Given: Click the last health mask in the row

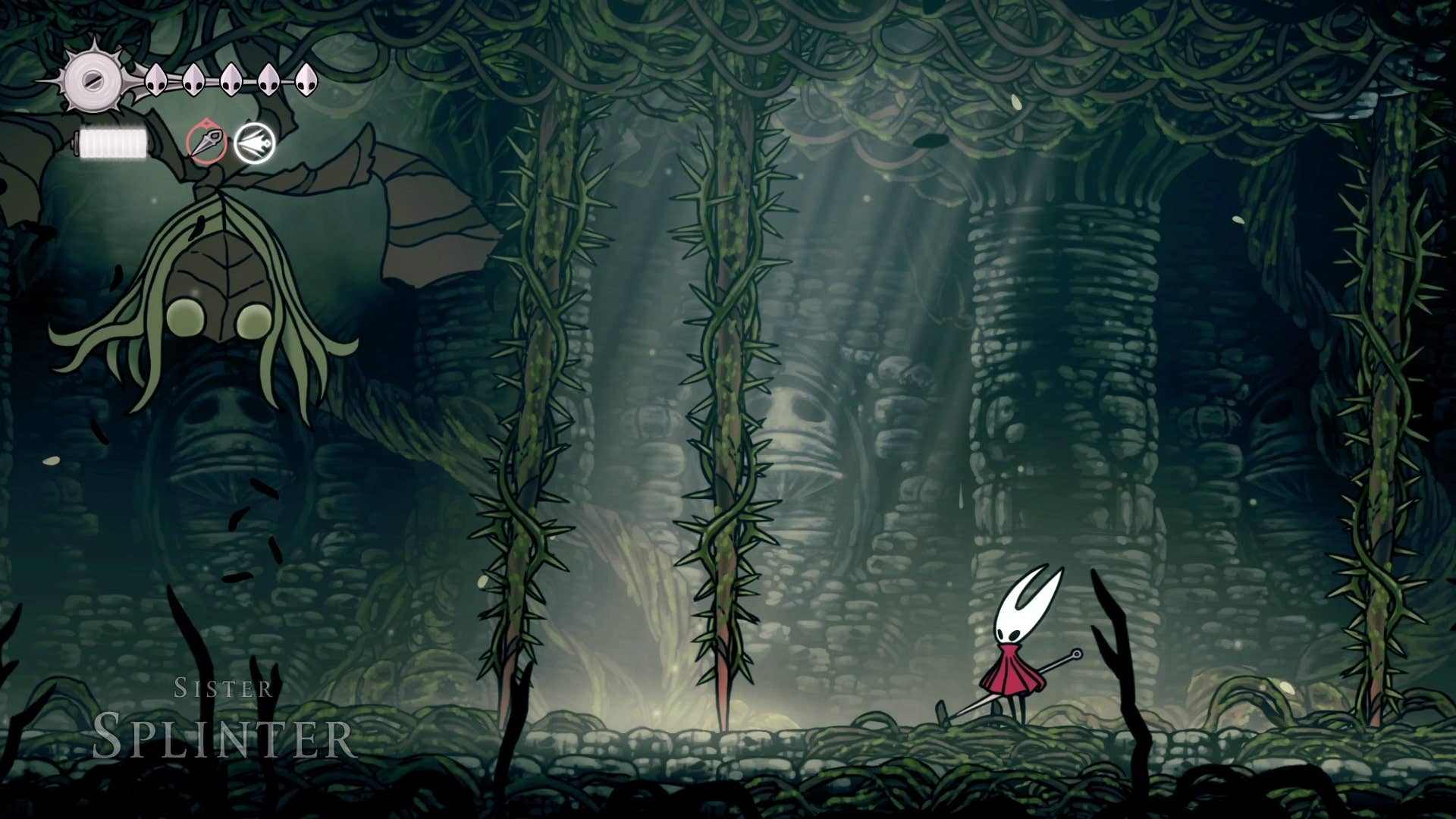Looking at the screenshot, I should [x=306, y=80].
